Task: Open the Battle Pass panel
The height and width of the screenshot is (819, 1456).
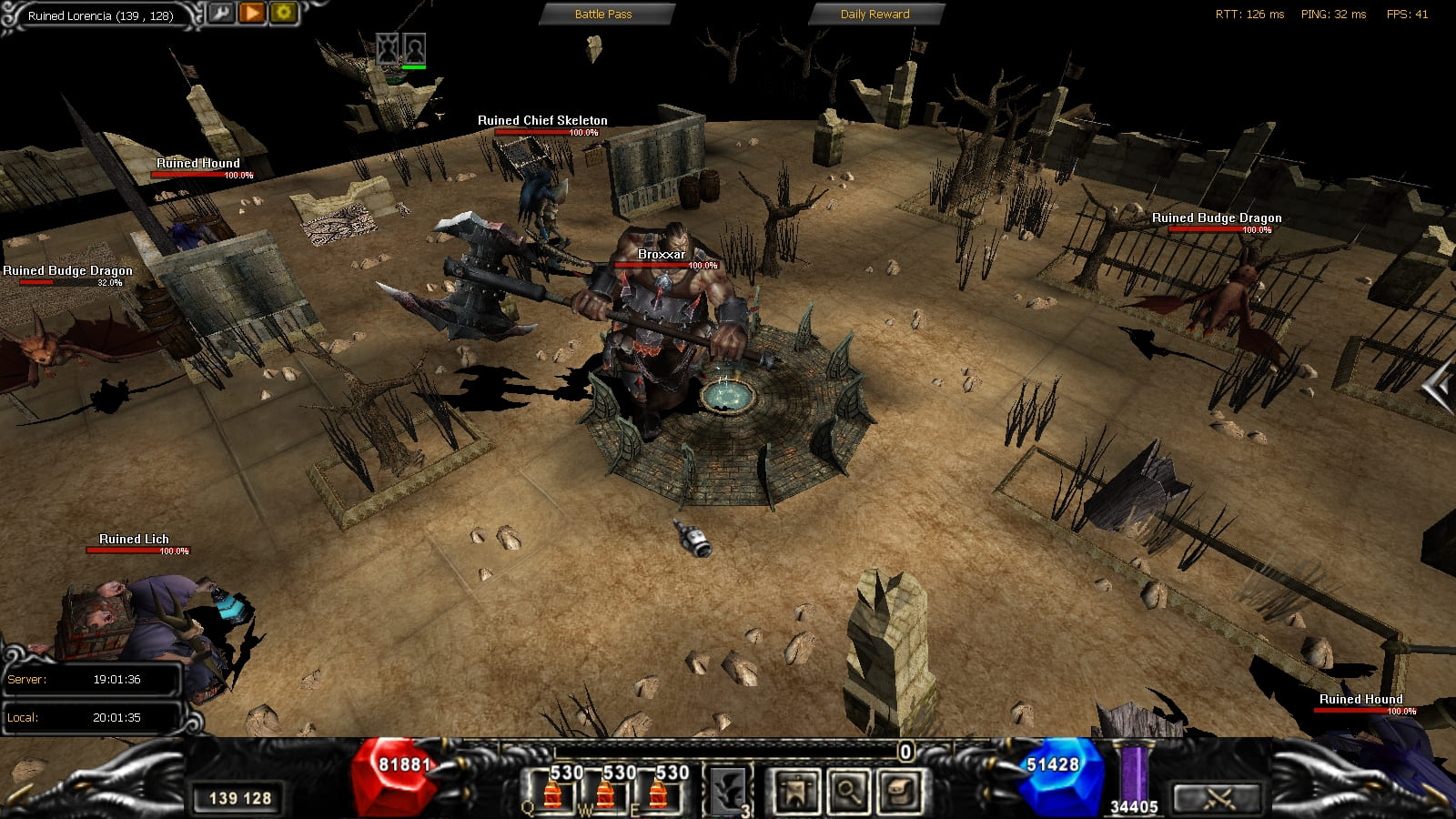Action: click(603, 14)
